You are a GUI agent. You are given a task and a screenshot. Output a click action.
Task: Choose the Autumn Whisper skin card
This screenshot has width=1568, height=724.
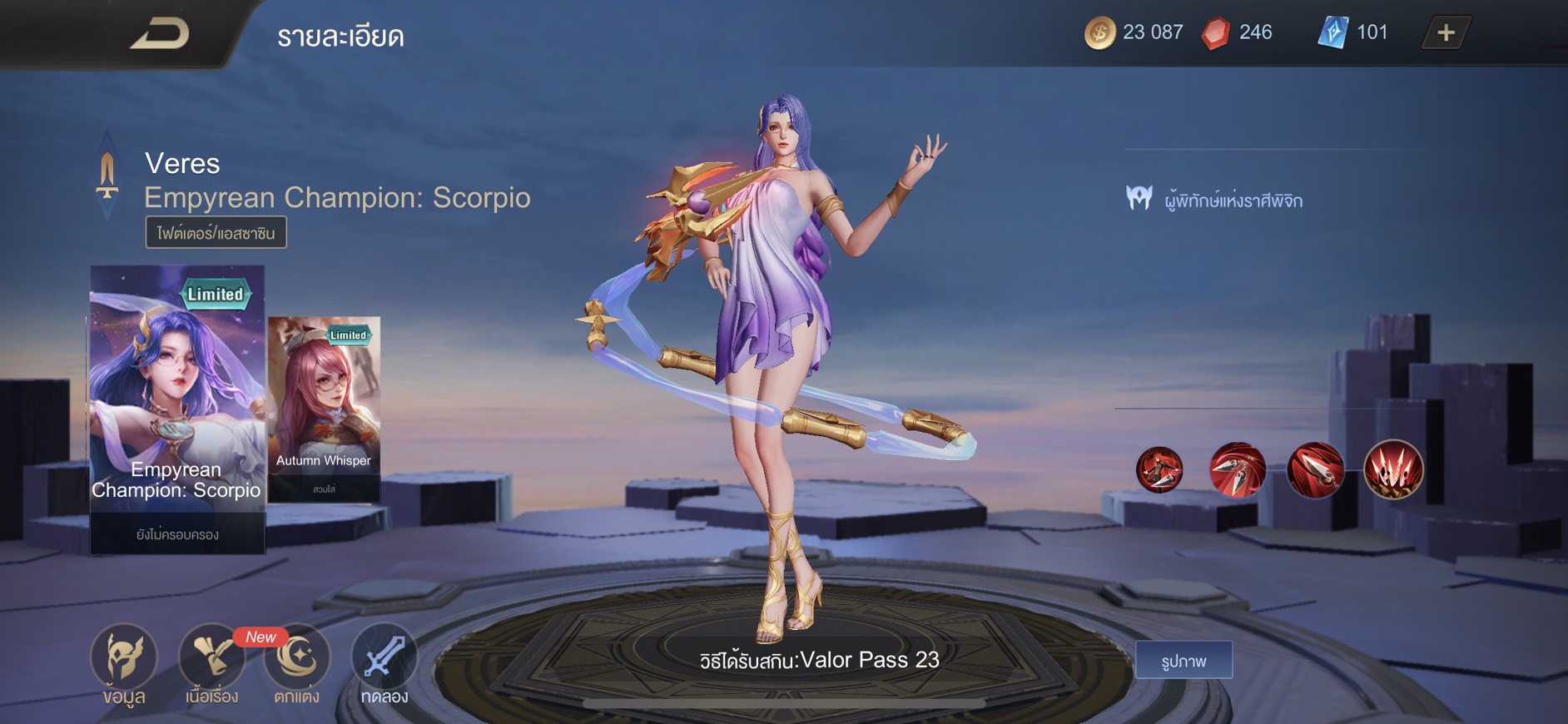pyautogui.click(x=324, y=408)
